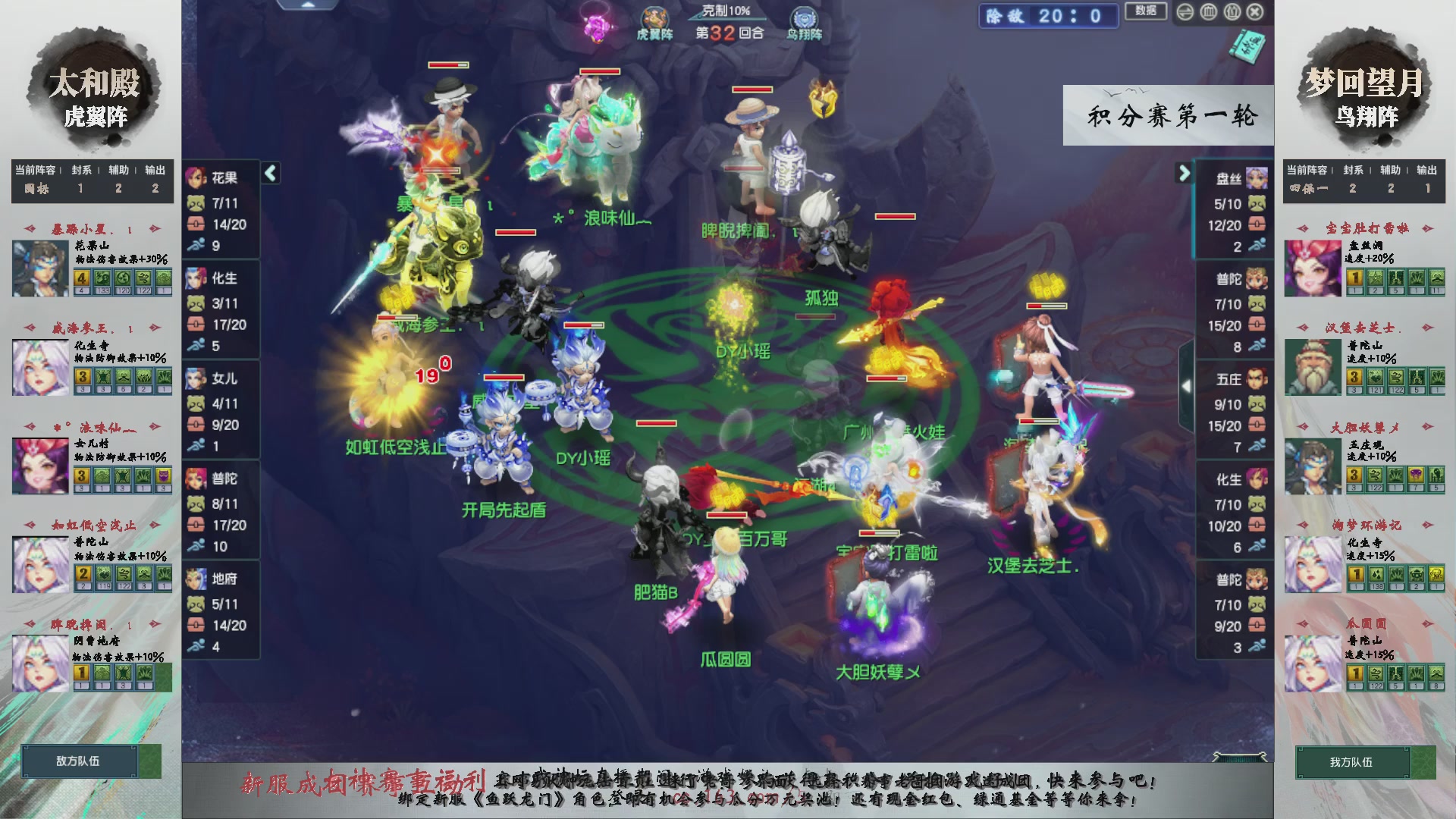Click the healing icon next to 普陀 entry

(x=198, y=525)
